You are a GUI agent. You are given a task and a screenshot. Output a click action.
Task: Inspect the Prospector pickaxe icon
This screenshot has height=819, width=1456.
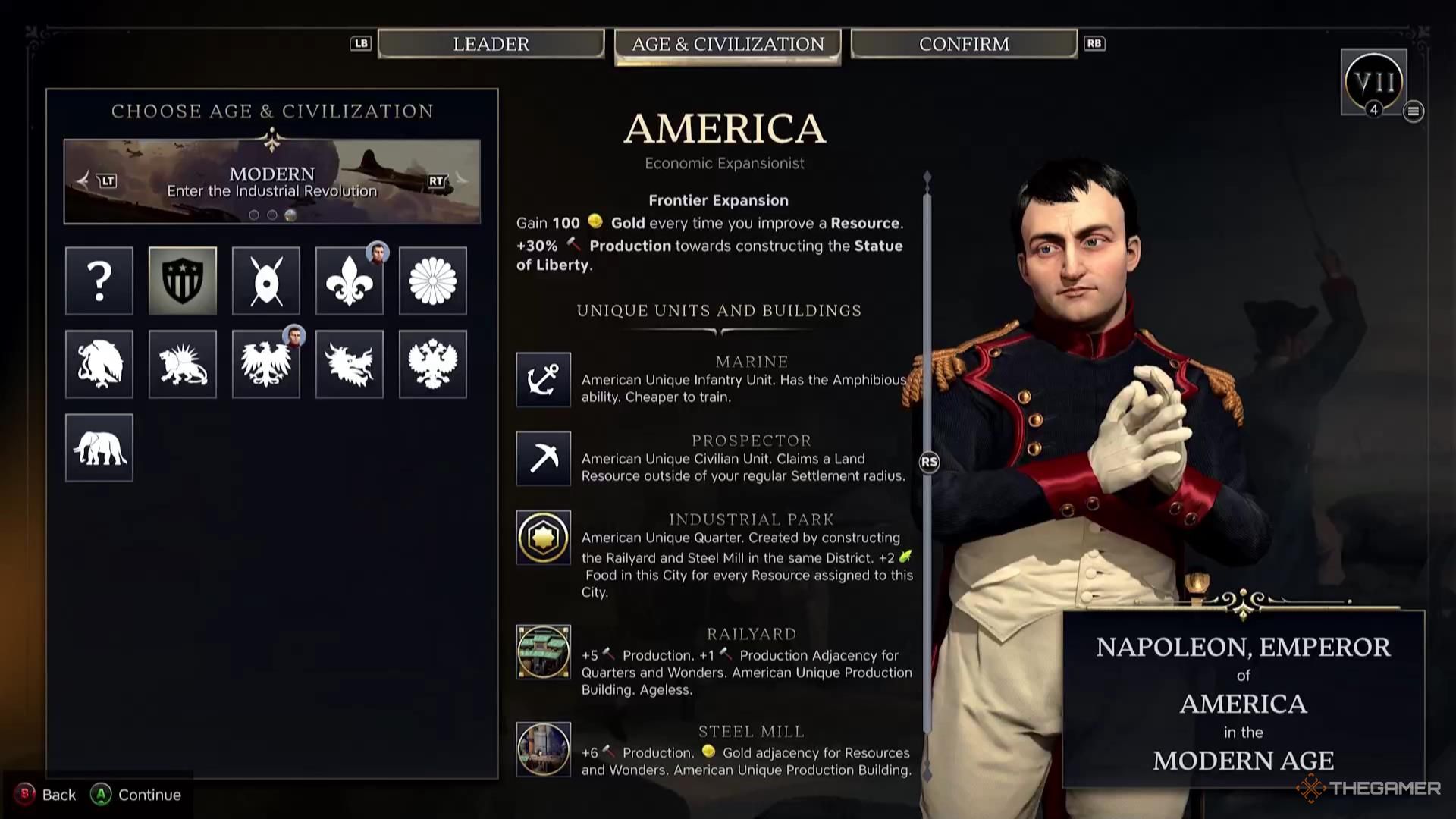[x=544, y=458]
